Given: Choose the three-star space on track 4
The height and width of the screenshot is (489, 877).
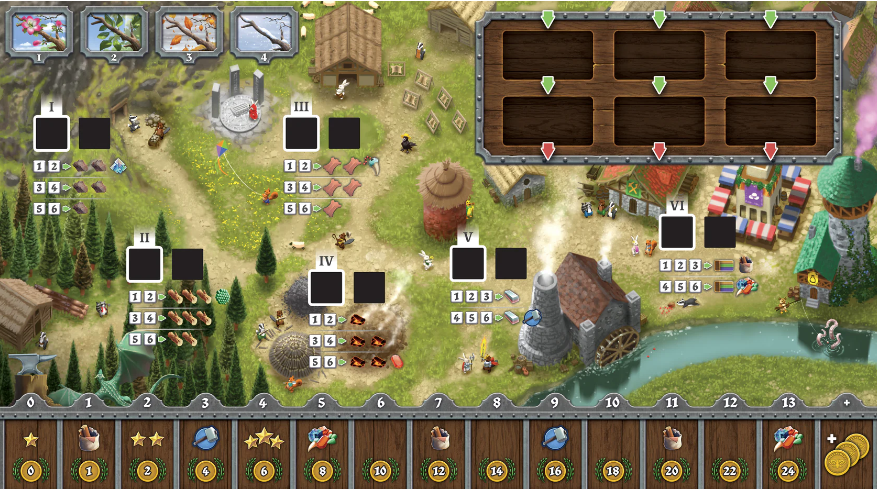Looking at the screenshot, I should tap(264, 448).
